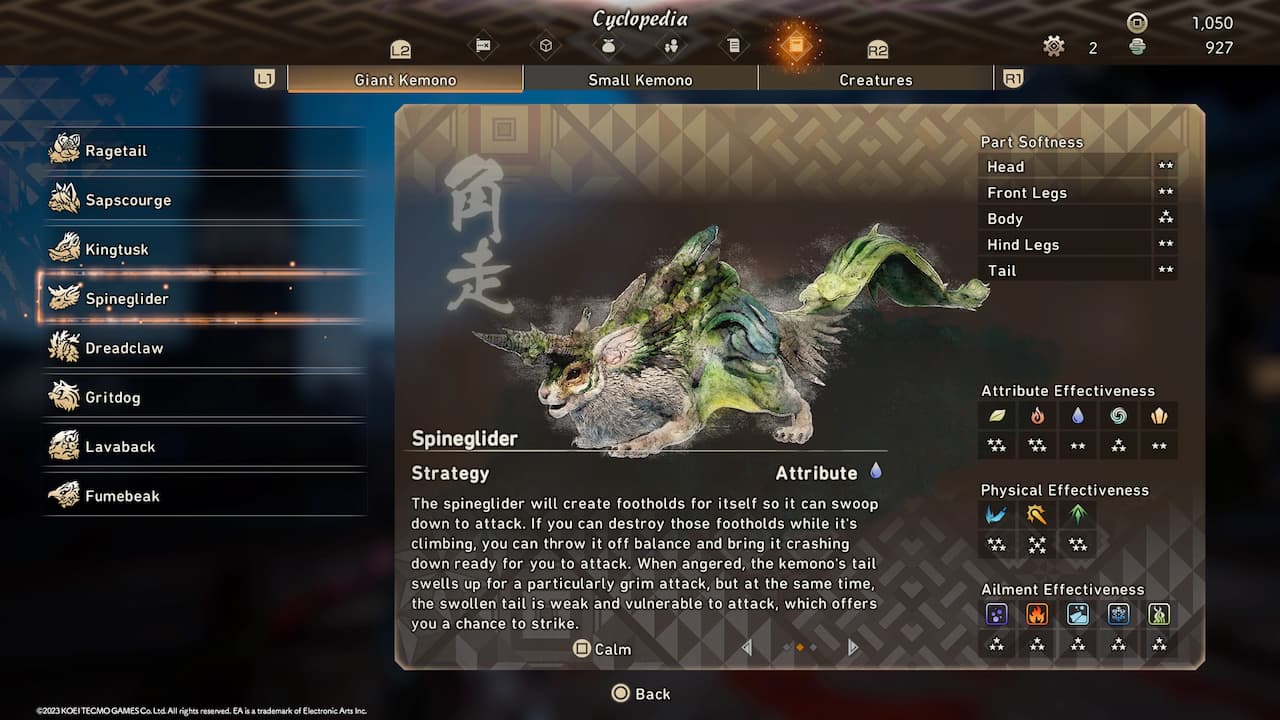Go to the previous info page arrow

[746, 648]
